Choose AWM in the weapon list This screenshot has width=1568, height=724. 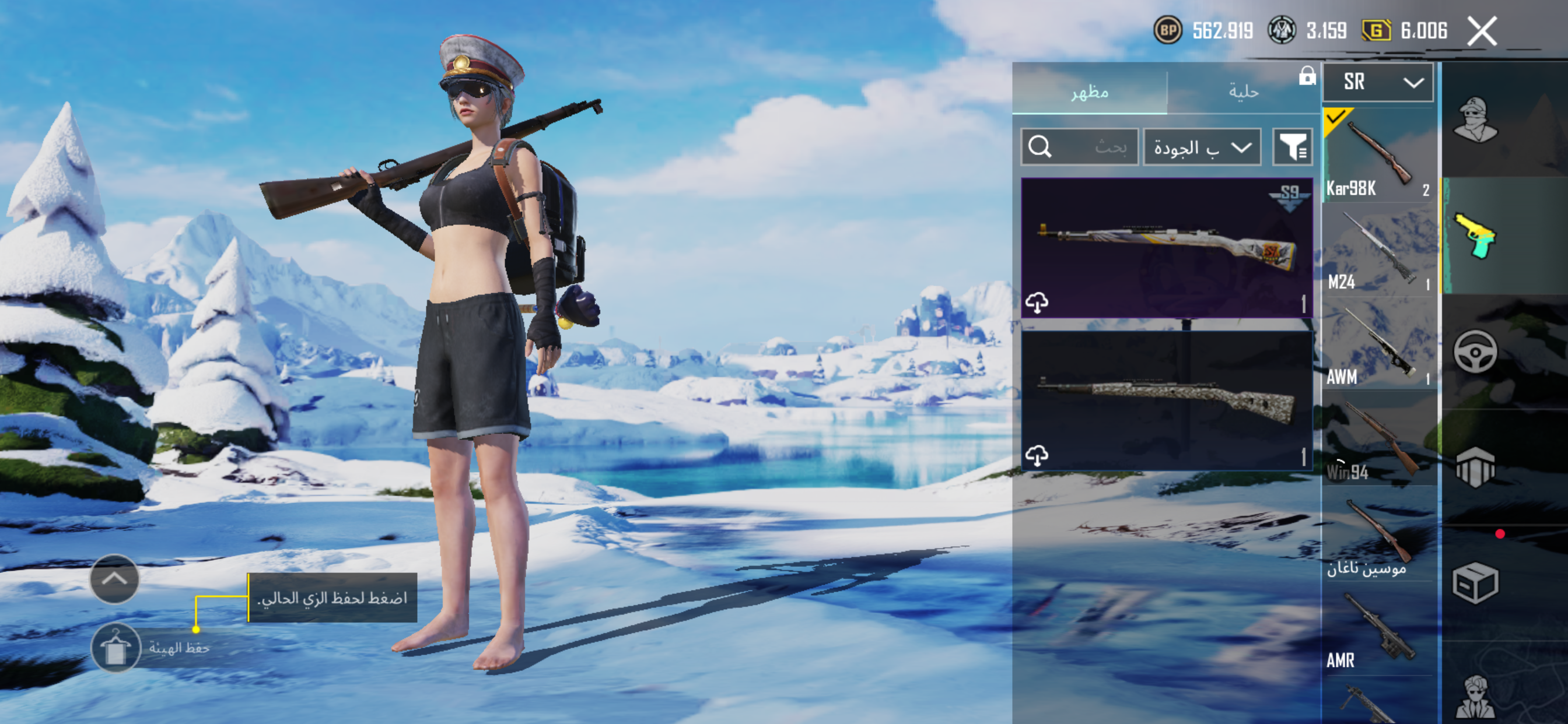(1378, 345)
